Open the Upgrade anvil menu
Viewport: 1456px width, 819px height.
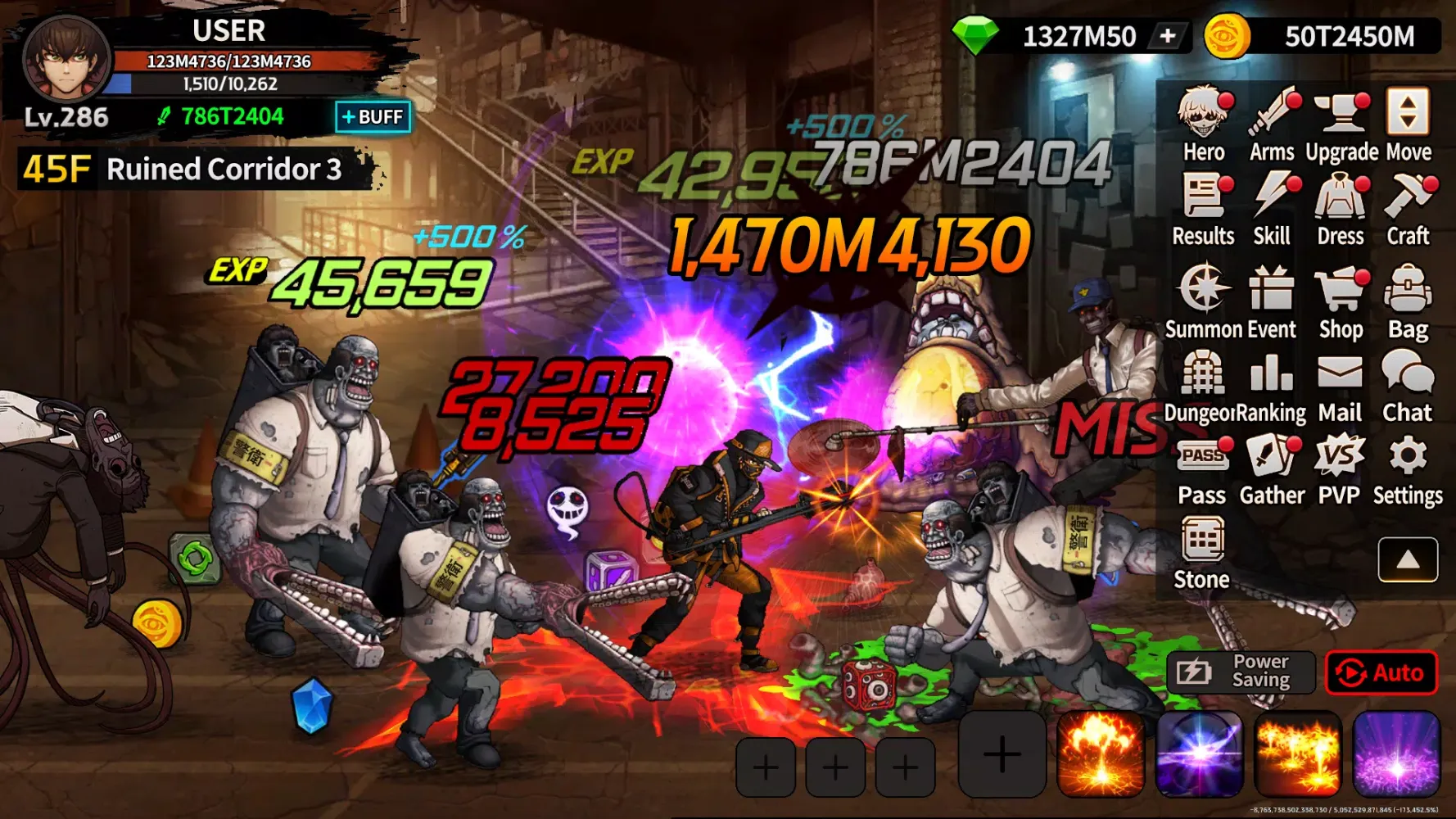click(x=1341, y=125)
